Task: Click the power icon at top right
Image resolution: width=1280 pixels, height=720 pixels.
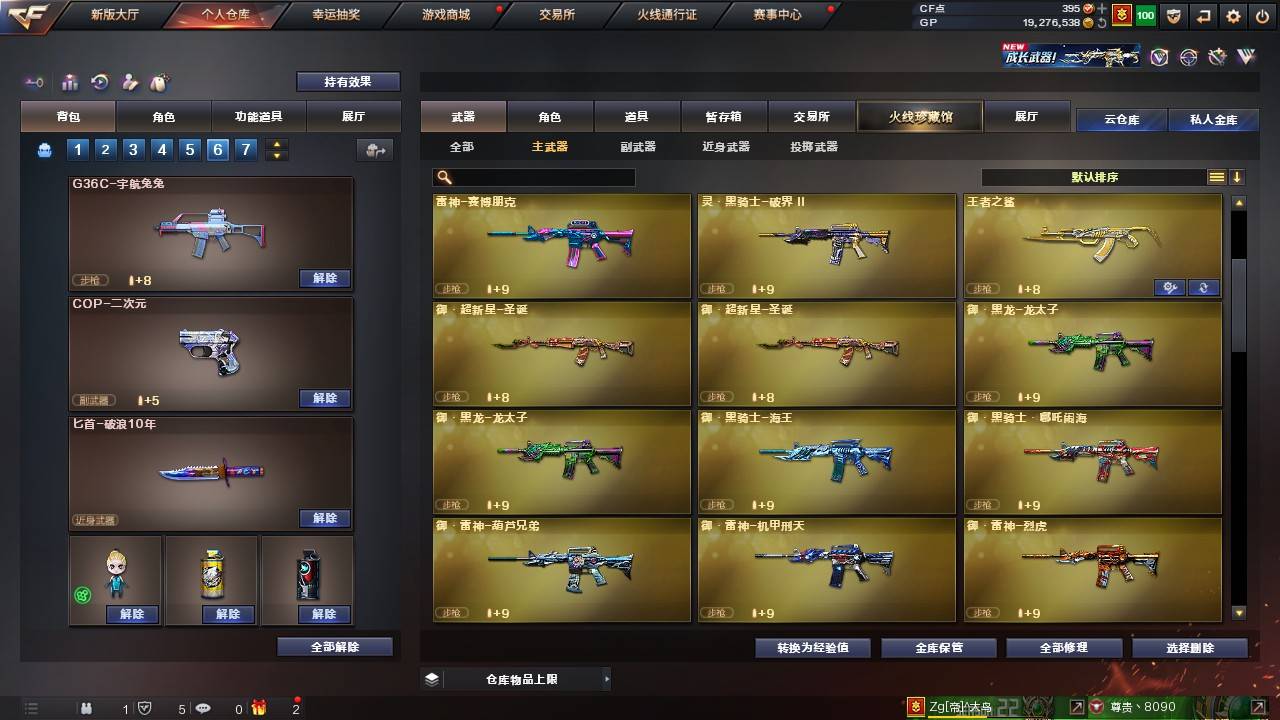Action: (1262, 16)
